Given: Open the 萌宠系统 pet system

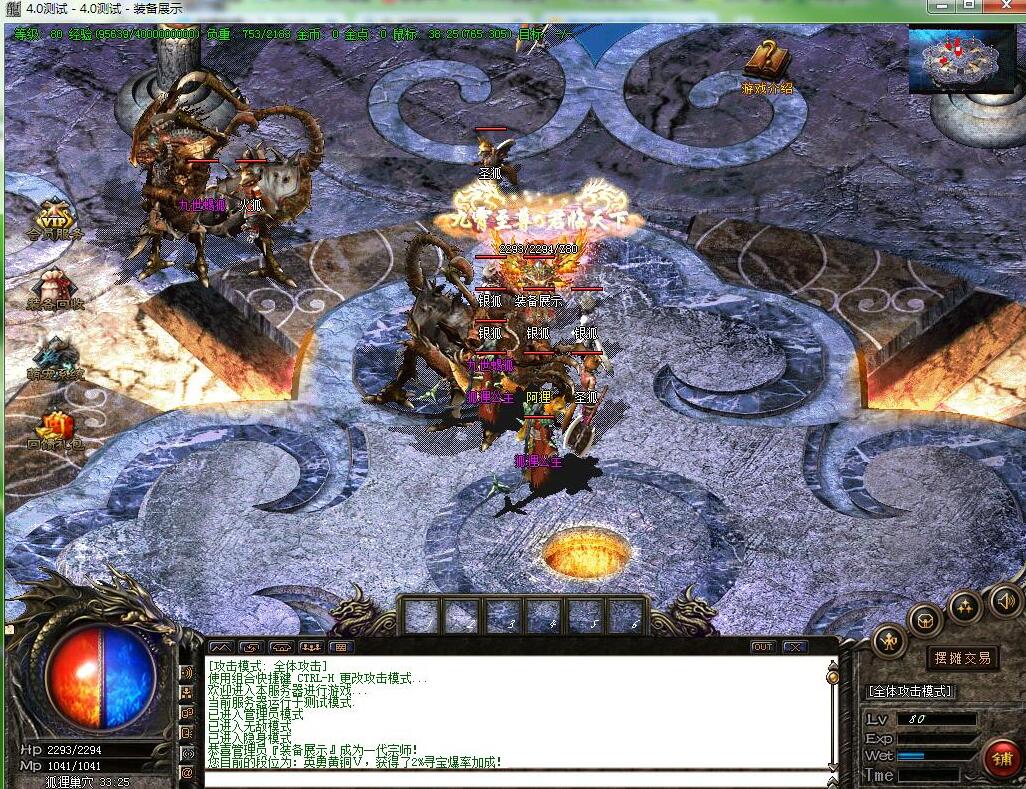Looking at the screenshot, I should (x=55, y=358).
